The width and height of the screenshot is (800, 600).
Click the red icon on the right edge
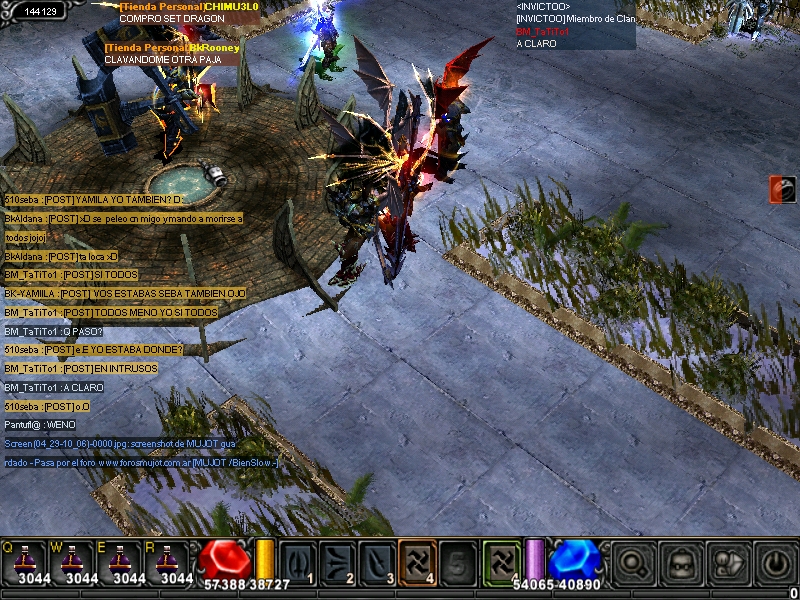783,189
